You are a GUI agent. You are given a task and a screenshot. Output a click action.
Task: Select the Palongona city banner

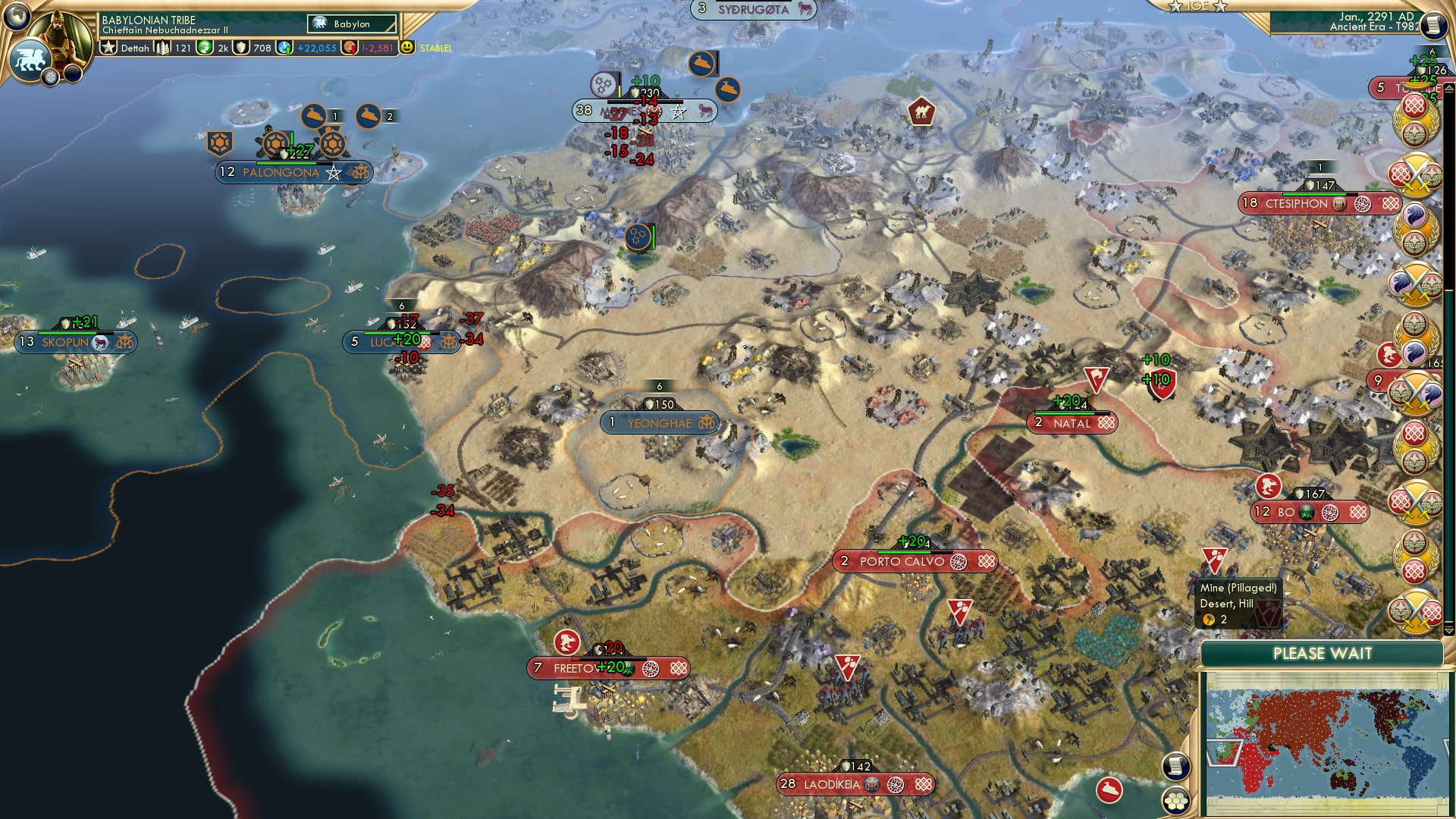pyautogui.click(x=281, y=173)
